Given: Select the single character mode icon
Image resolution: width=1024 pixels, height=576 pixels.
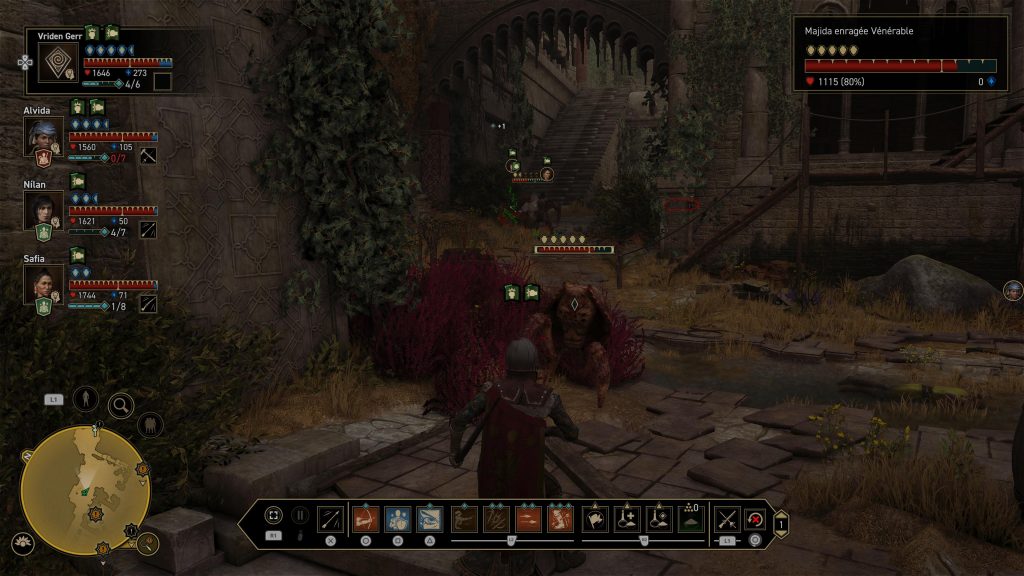Looking at the screenshot, I should point(86,398).
